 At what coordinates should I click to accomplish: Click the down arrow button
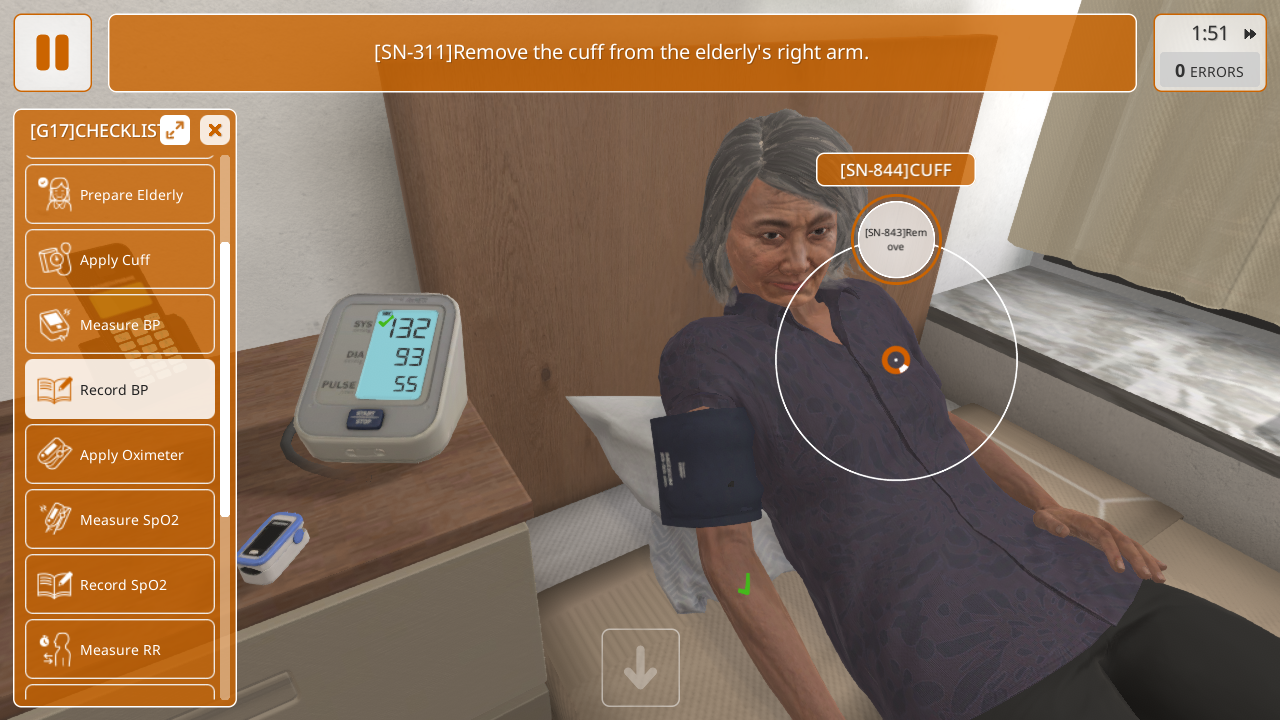click(x=640, y=668)
